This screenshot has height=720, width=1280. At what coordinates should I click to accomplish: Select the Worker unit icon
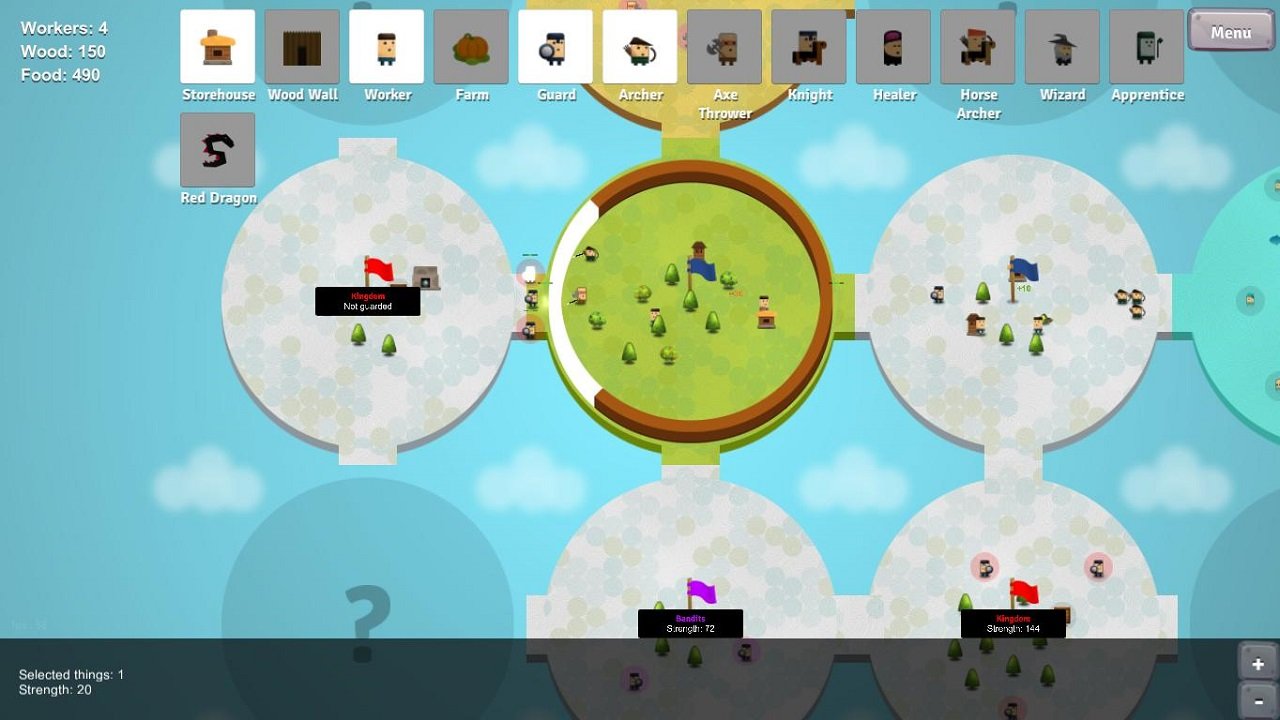(387, 47)
